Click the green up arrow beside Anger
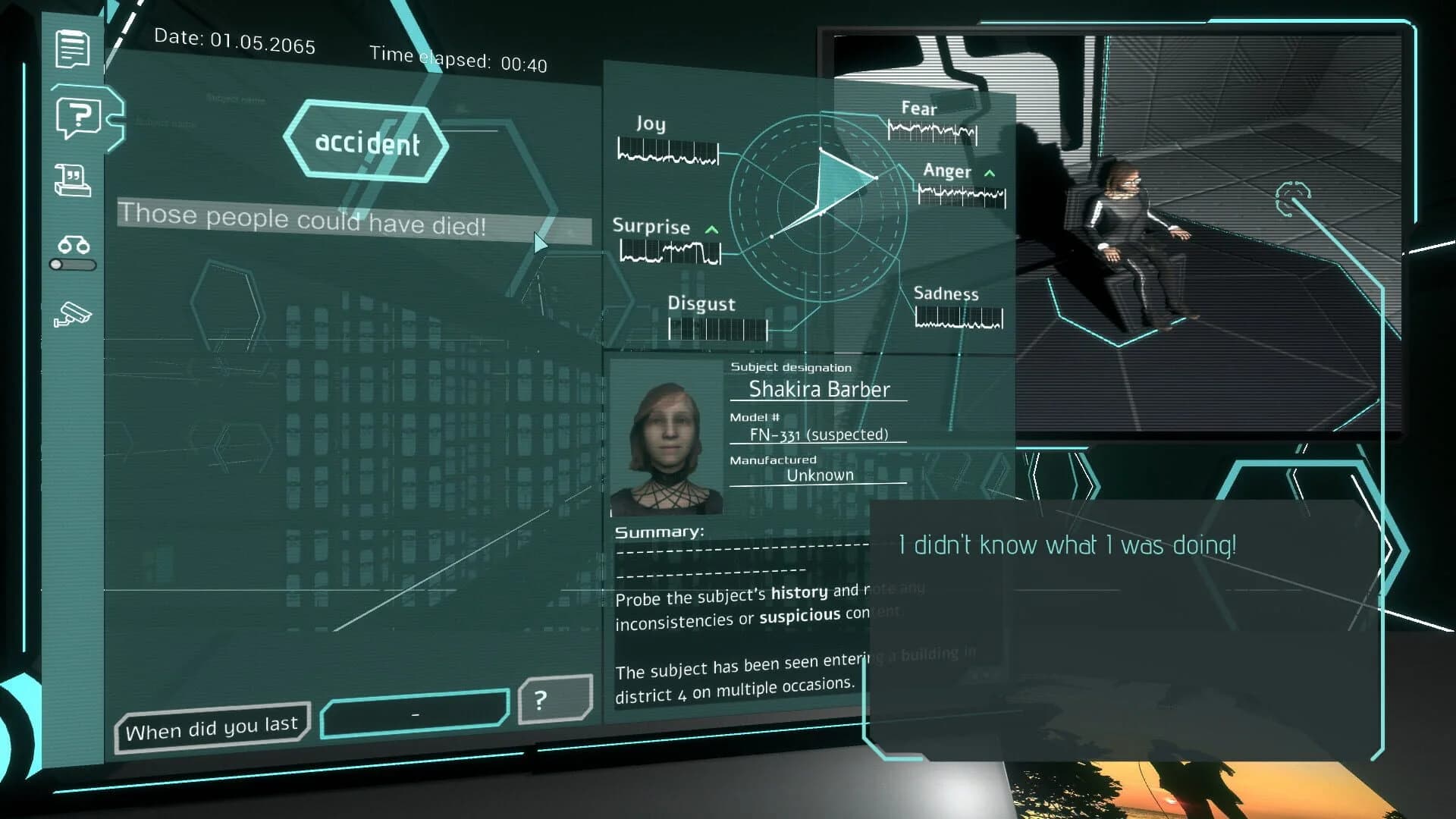This screenshot has height=819, width=1456. tap(990, 173)
